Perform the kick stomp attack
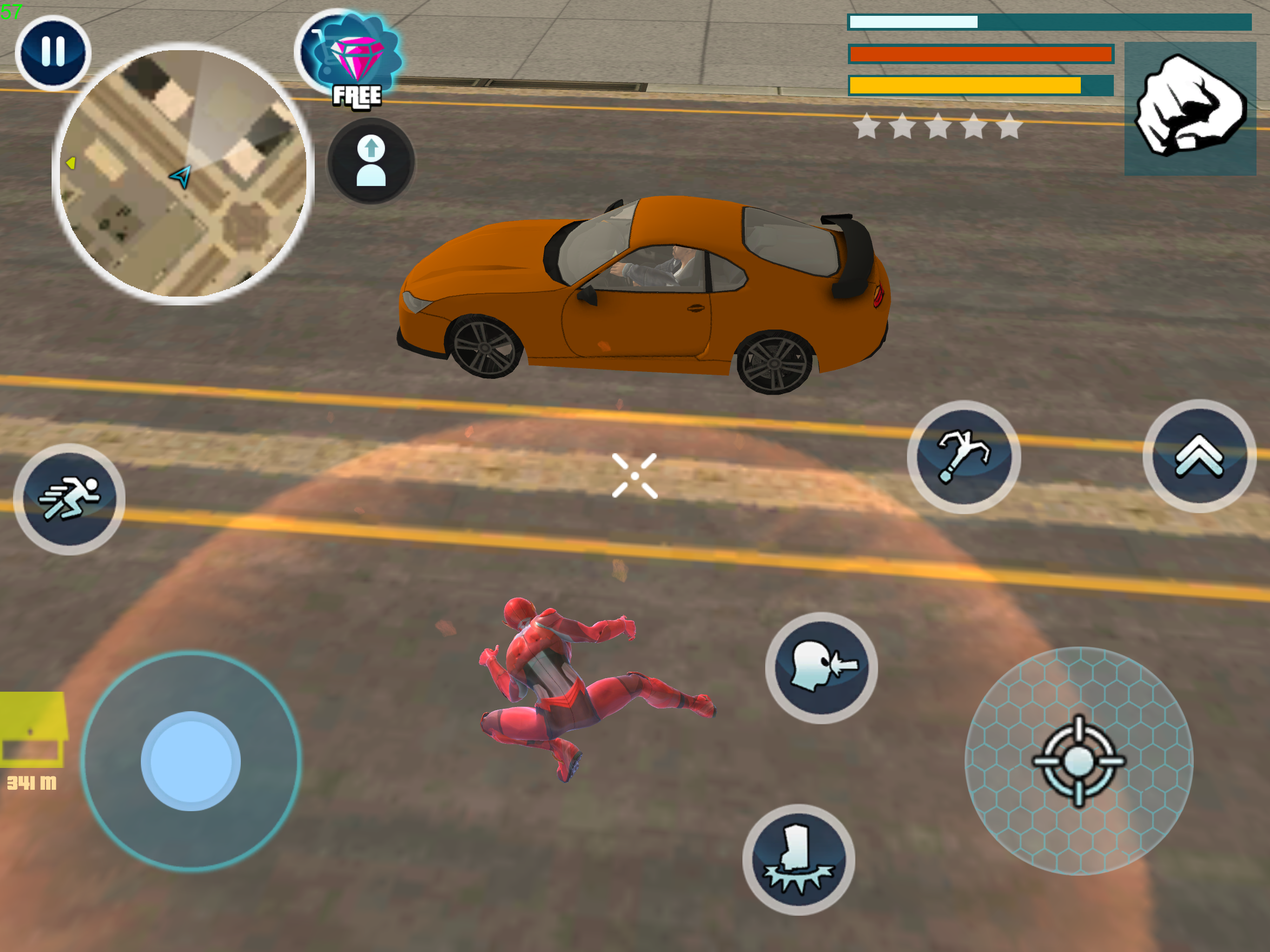This screenshot has height=952, width=1270. pos(798,859)
